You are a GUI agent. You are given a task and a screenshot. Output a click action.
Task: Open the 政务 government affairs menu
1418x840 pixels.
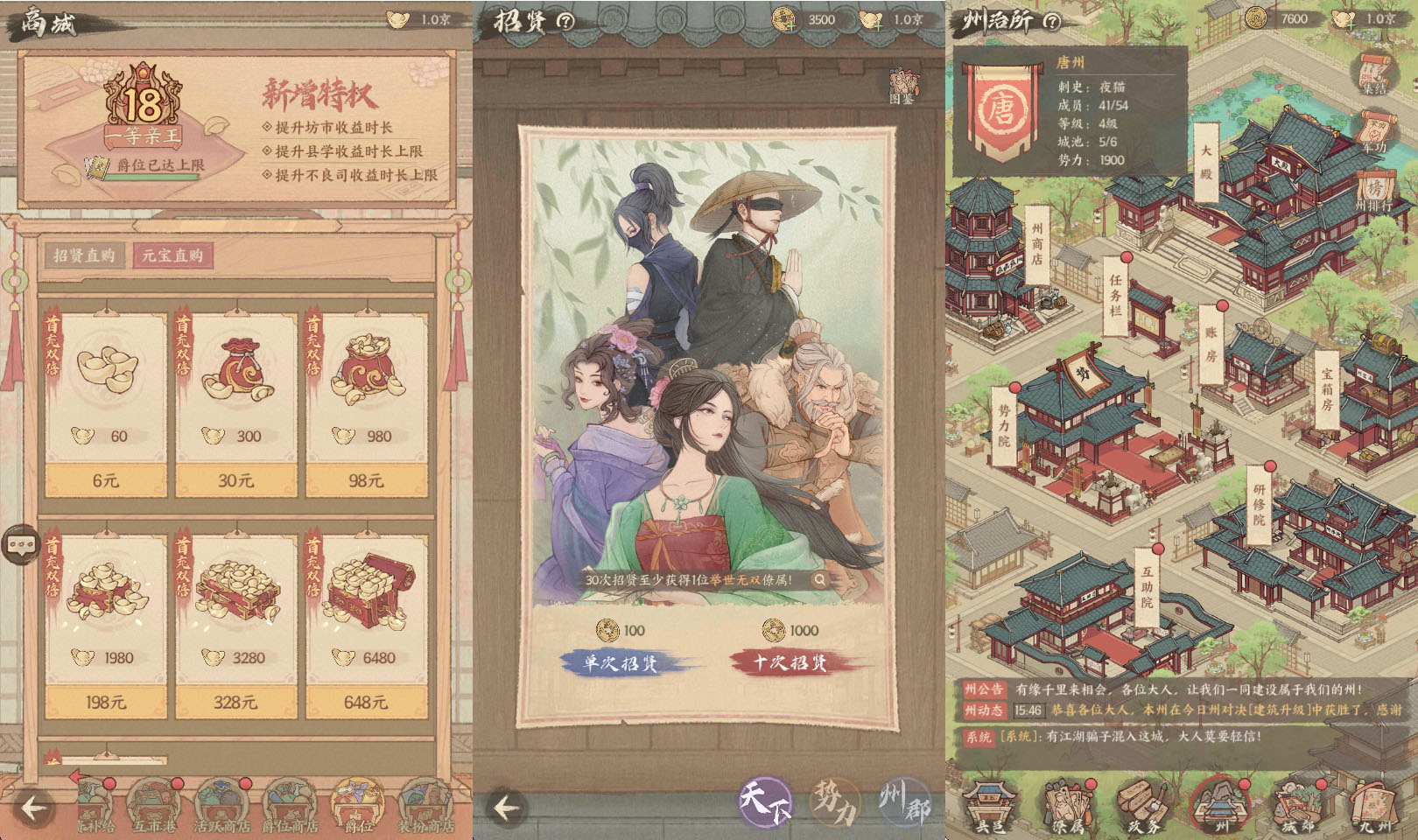tap(1143, 805)
